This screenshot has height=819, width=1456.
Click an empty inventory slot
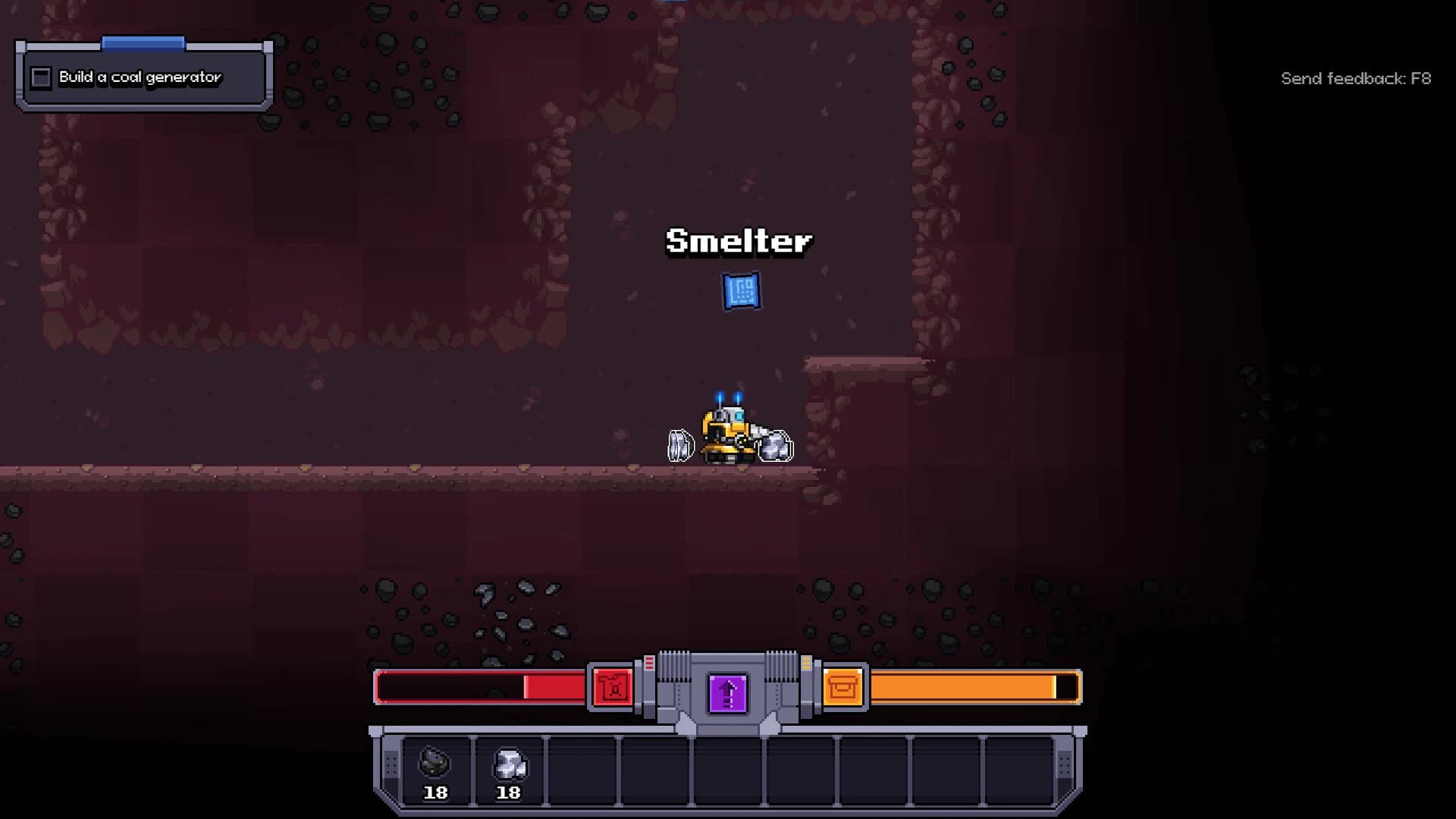tap(584, 770)
